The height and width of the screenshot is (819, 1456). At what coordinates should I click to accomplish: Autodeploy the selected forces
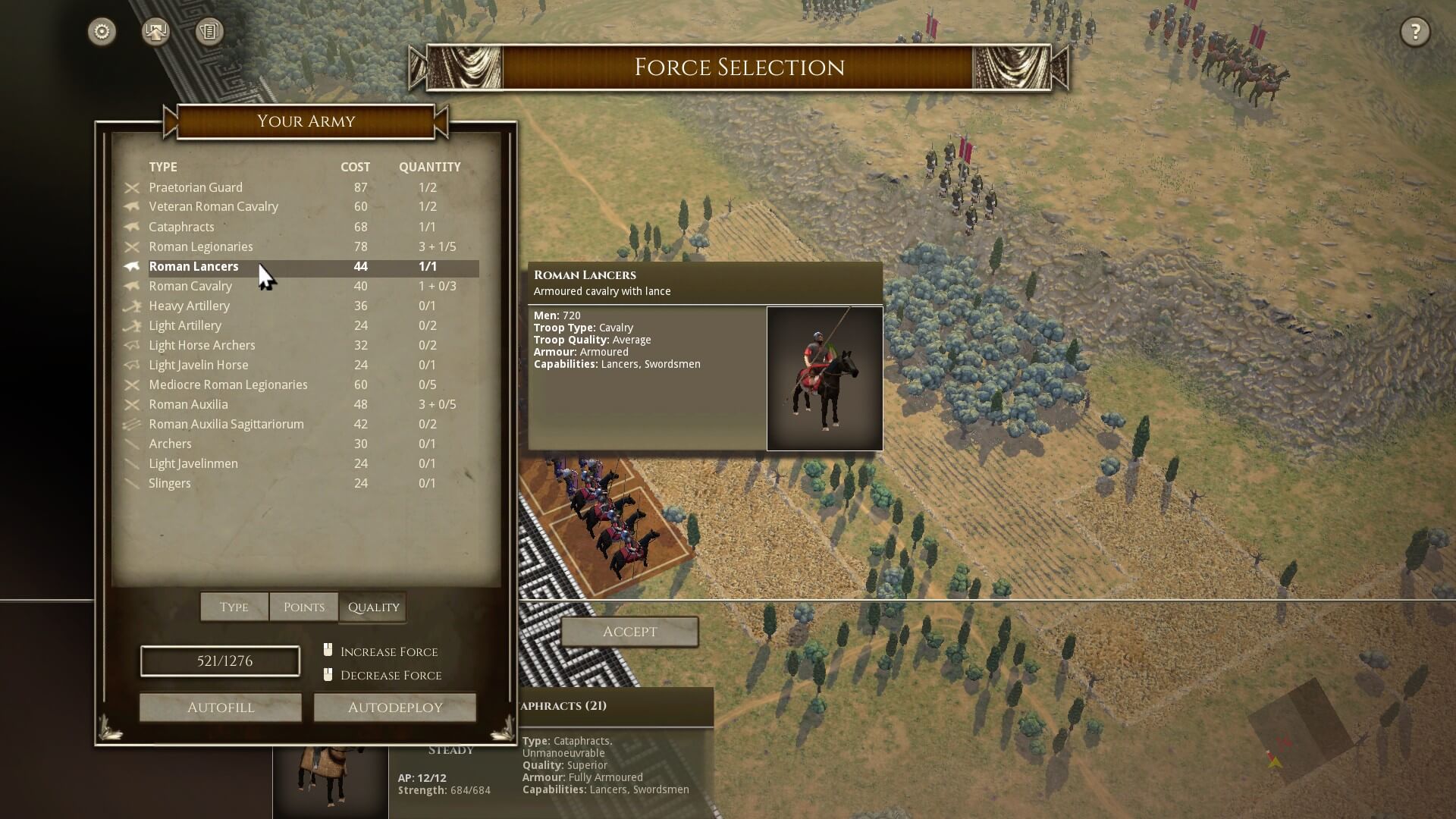tap(395, 708)
